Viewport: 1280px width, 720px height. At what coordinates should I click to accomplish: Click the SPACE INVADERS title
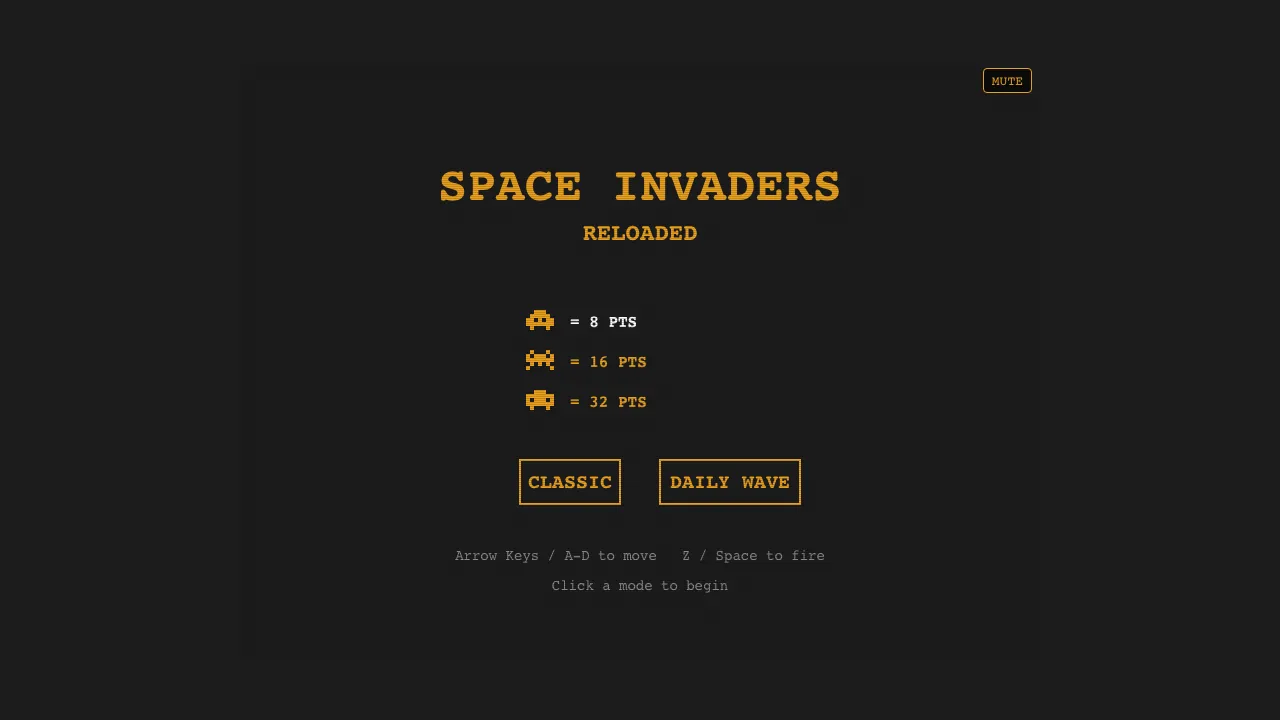(640, 186)
